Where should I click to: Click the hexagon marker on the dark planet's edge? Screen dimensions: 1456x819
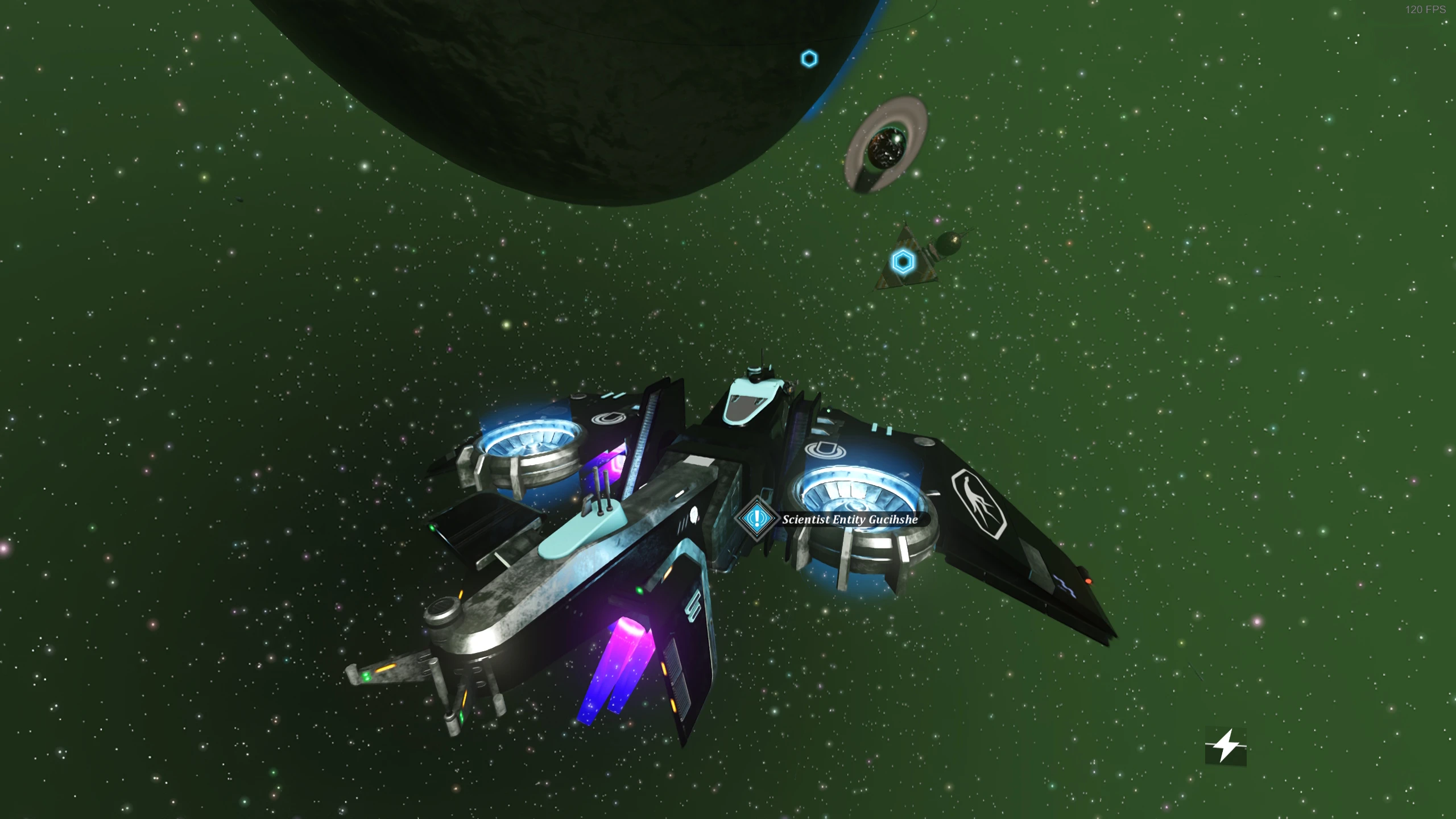tap(809, 59)
